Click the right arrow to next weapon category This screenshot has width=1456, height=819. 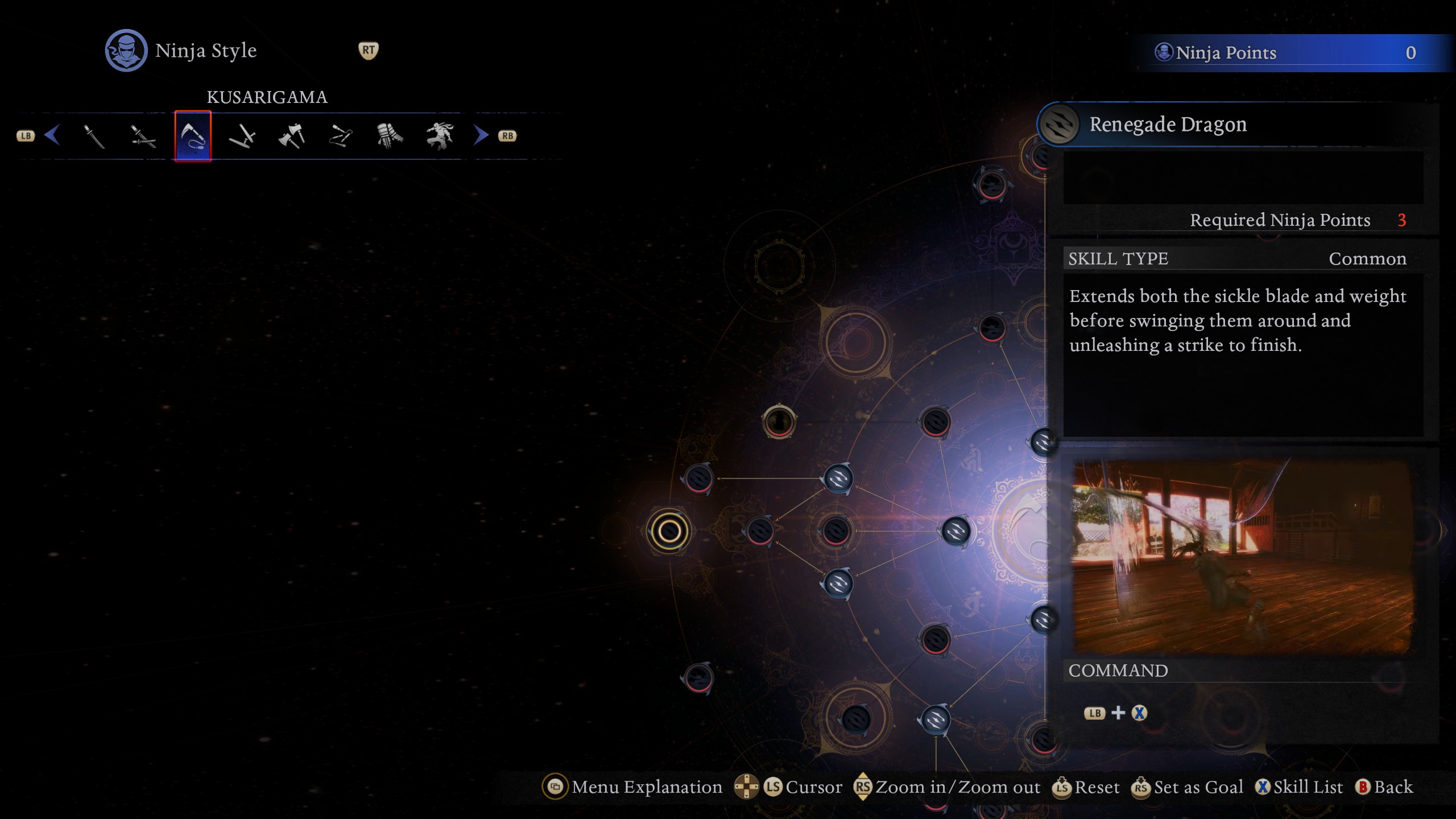(481, 135)
